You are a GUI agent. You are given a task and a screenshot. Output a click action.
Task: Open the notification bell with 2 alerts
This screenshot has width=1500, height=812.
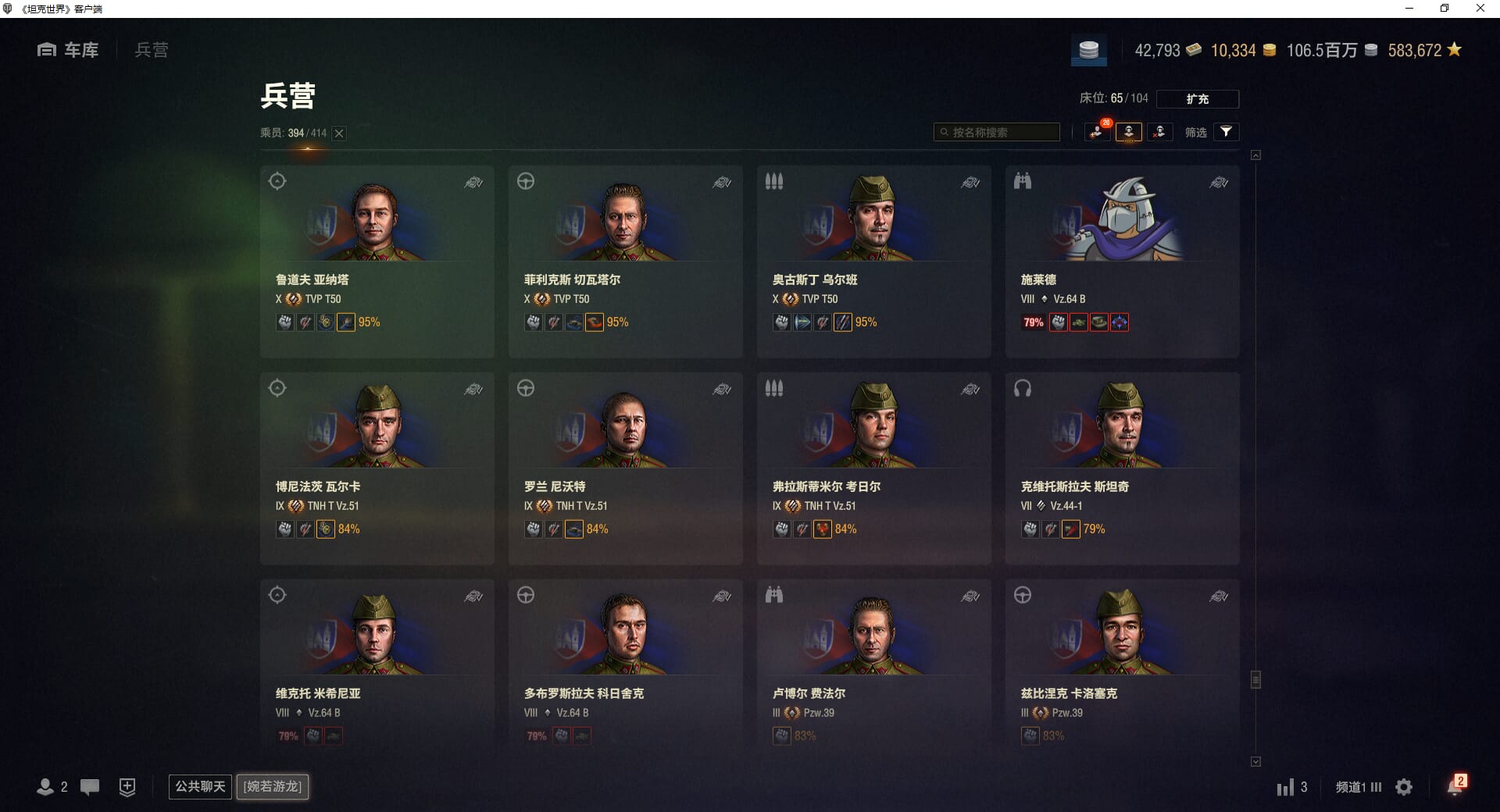pyautogui.click(x=1455, y=786)
